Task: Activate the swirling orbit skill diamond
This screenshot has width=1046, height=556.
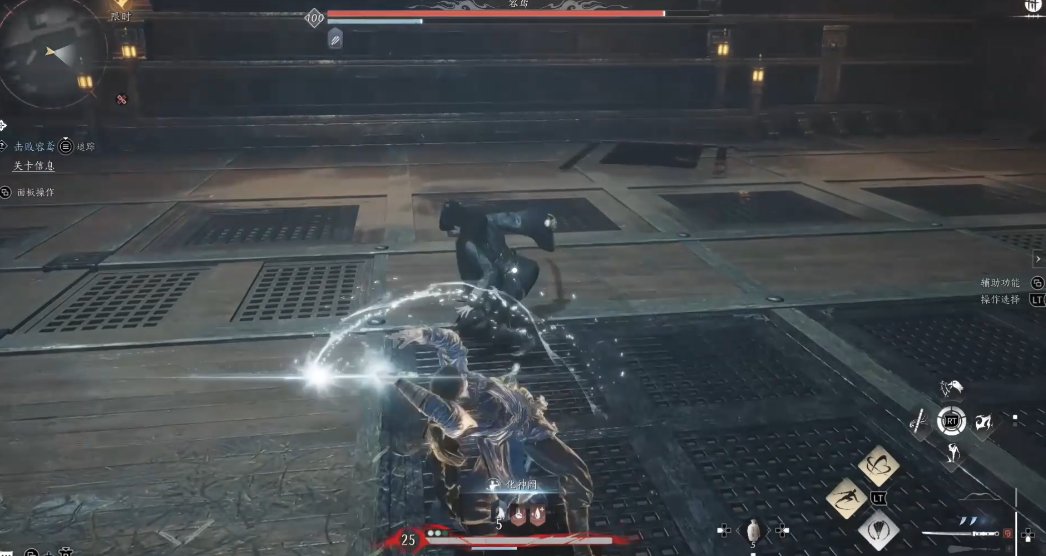Action: coord(879,465)
